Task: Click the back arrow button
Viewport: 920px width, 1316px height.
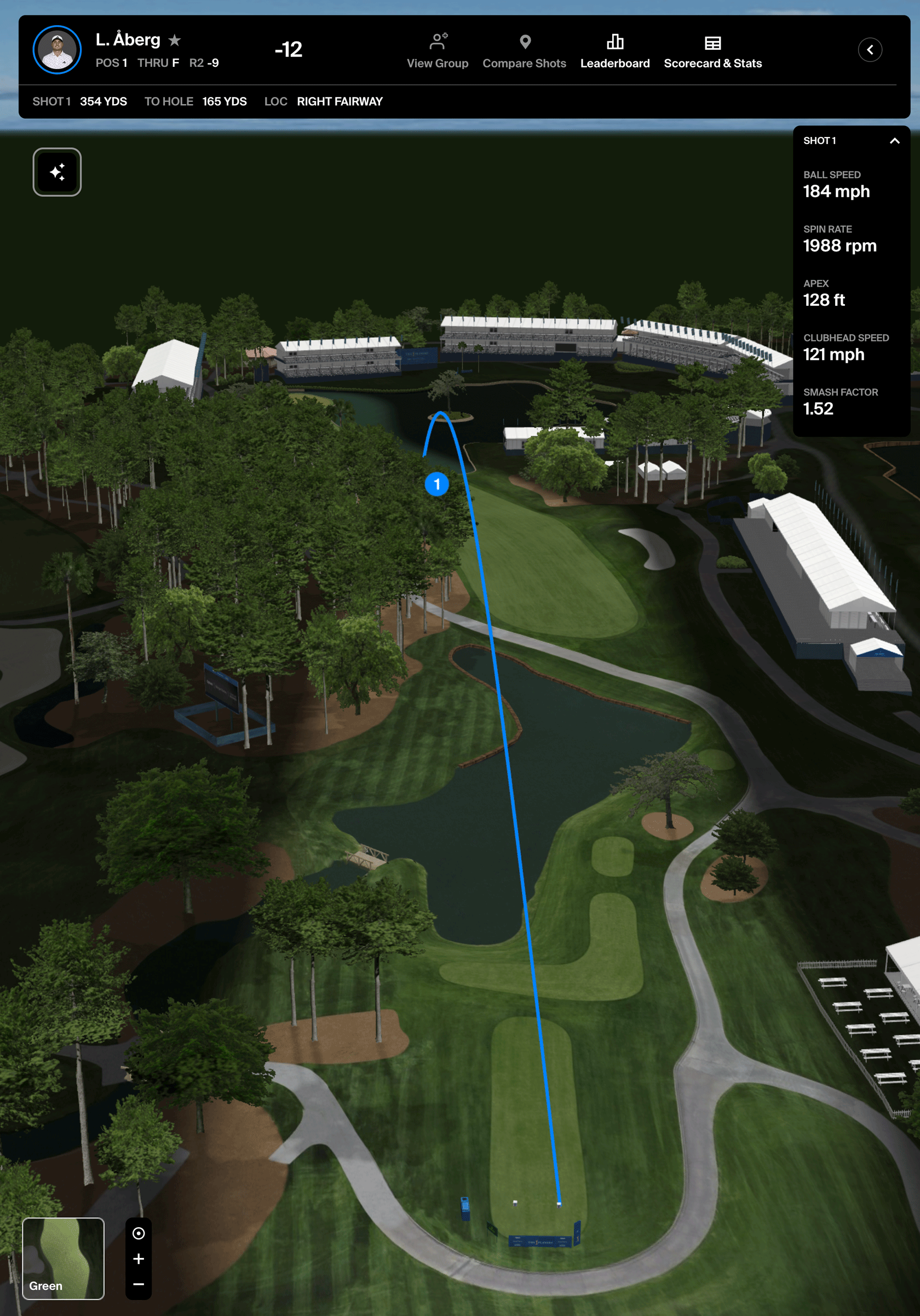Action: coord(869,50)
